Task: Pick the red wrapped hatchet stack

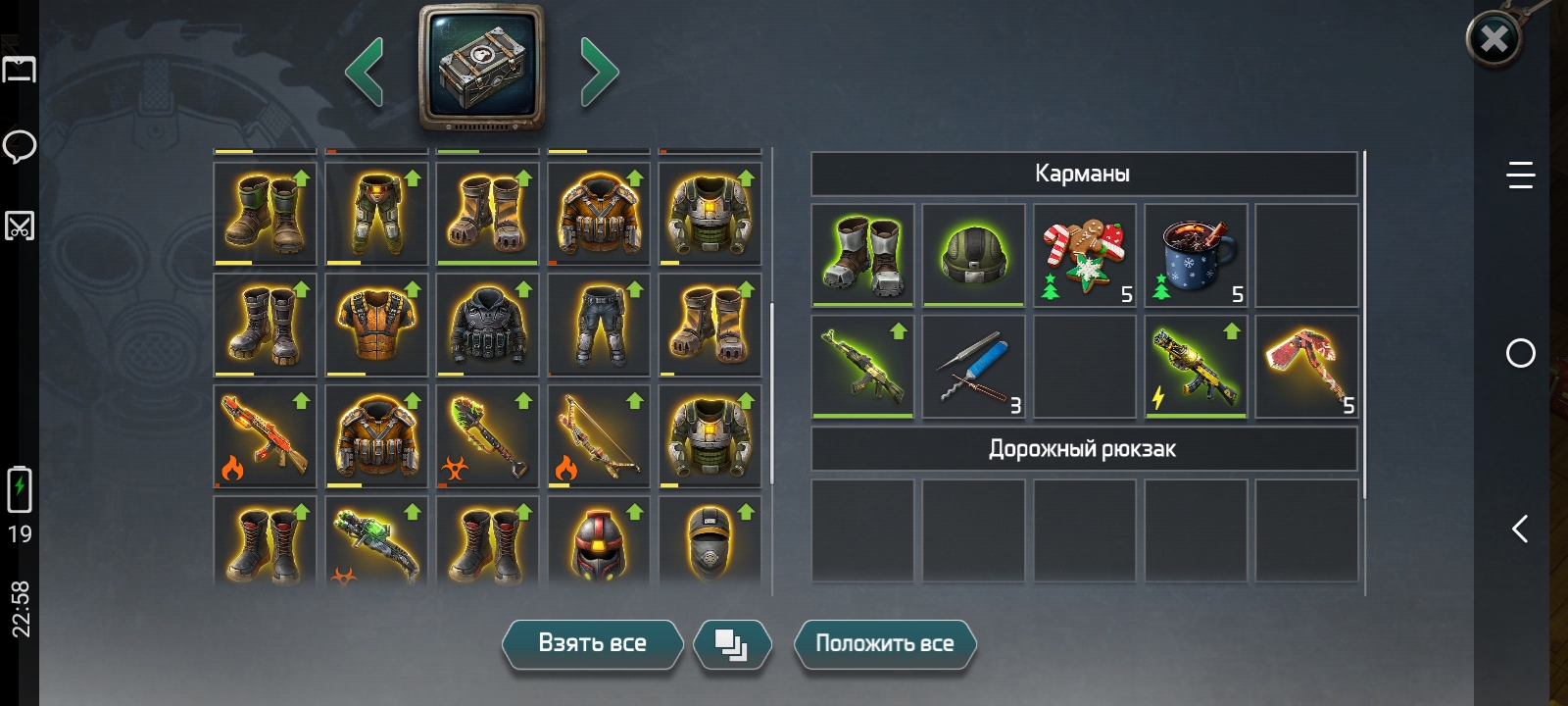Action: click(1306, 366)
